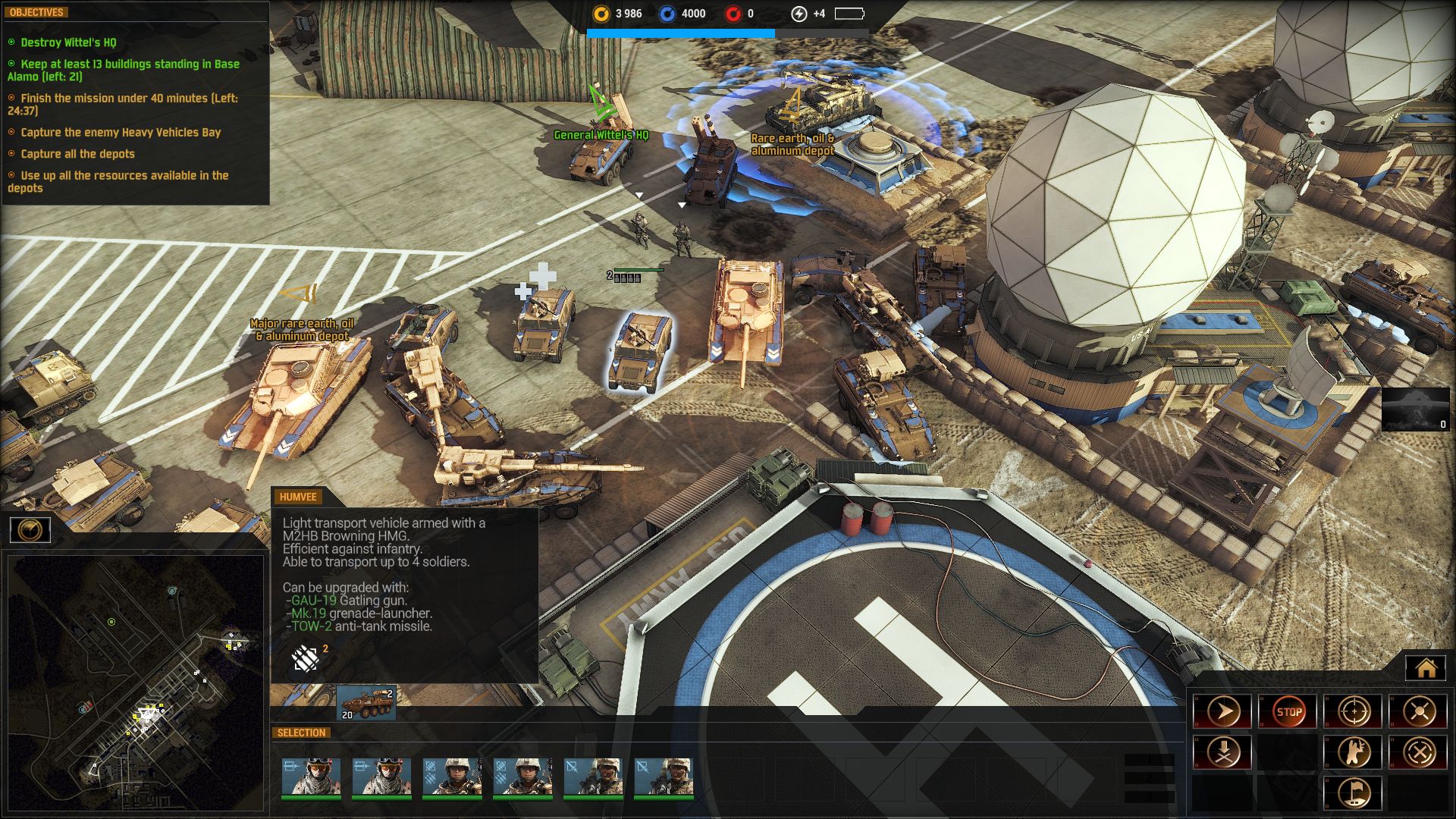
Task: Select the highlighted Humvee unit
Action: (x=641, y=350)
